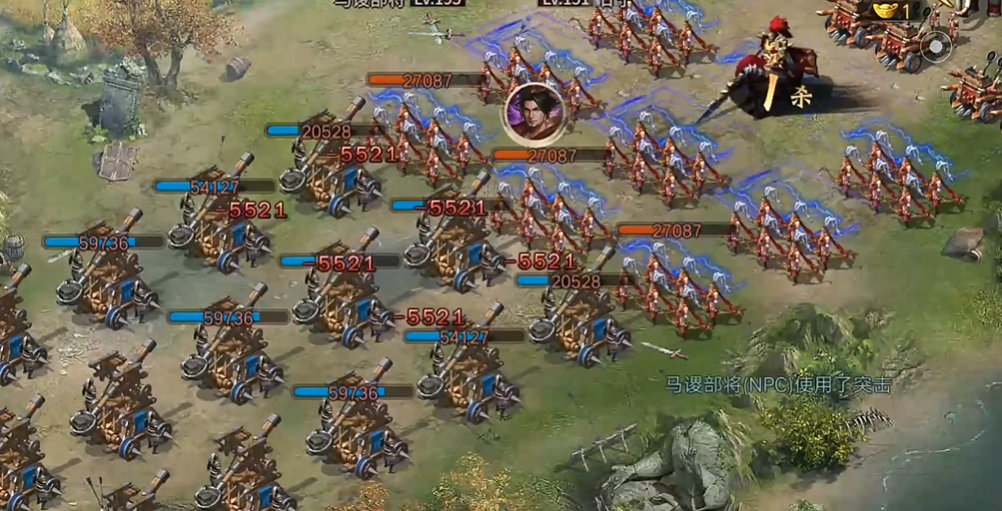The width and height of the screenshot is (1002, 511).
Task: Select the general's round portrait
Action: [x=534, y=111]
